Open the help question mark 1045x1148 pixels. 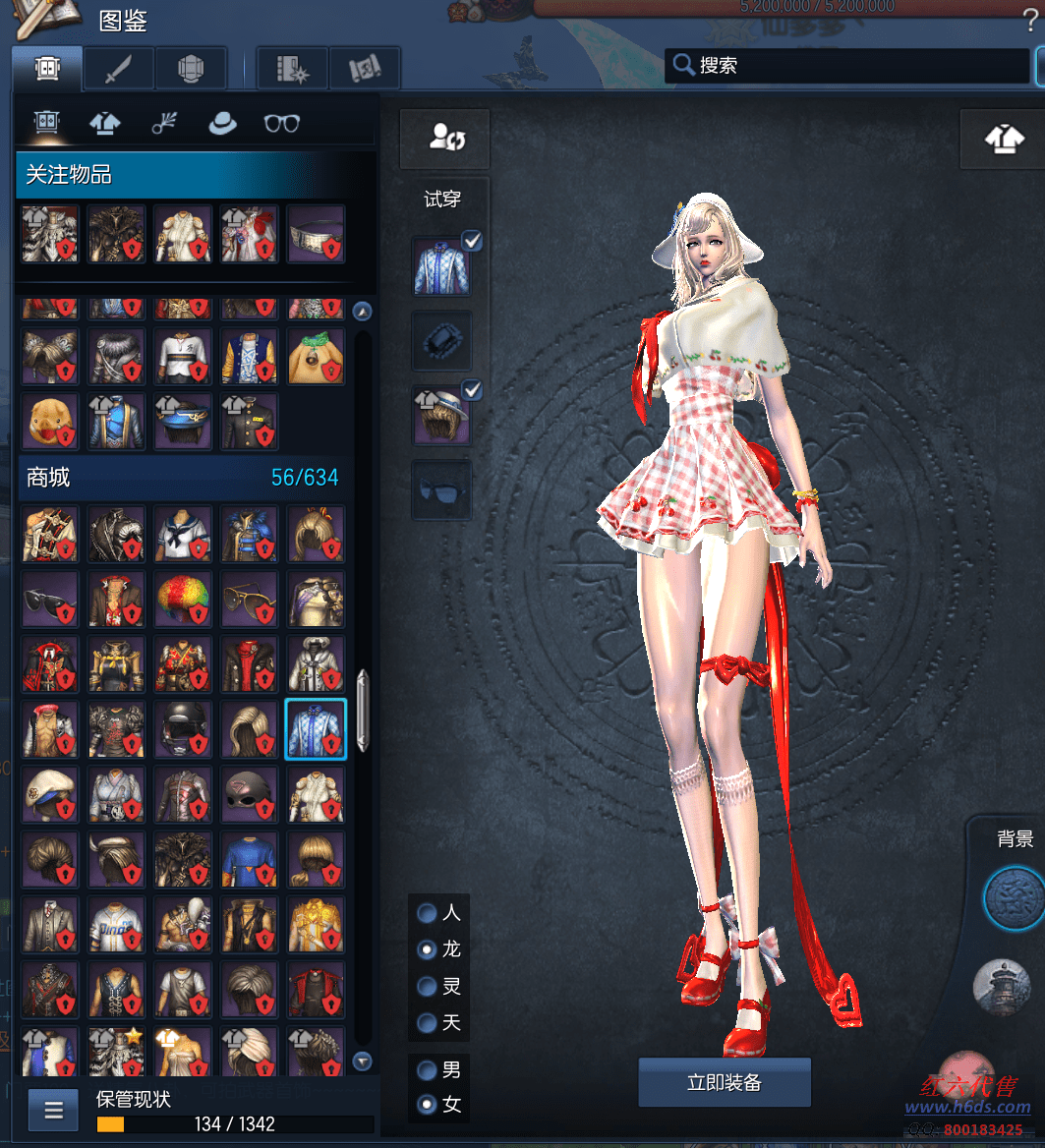click(x=1030, y=21)
